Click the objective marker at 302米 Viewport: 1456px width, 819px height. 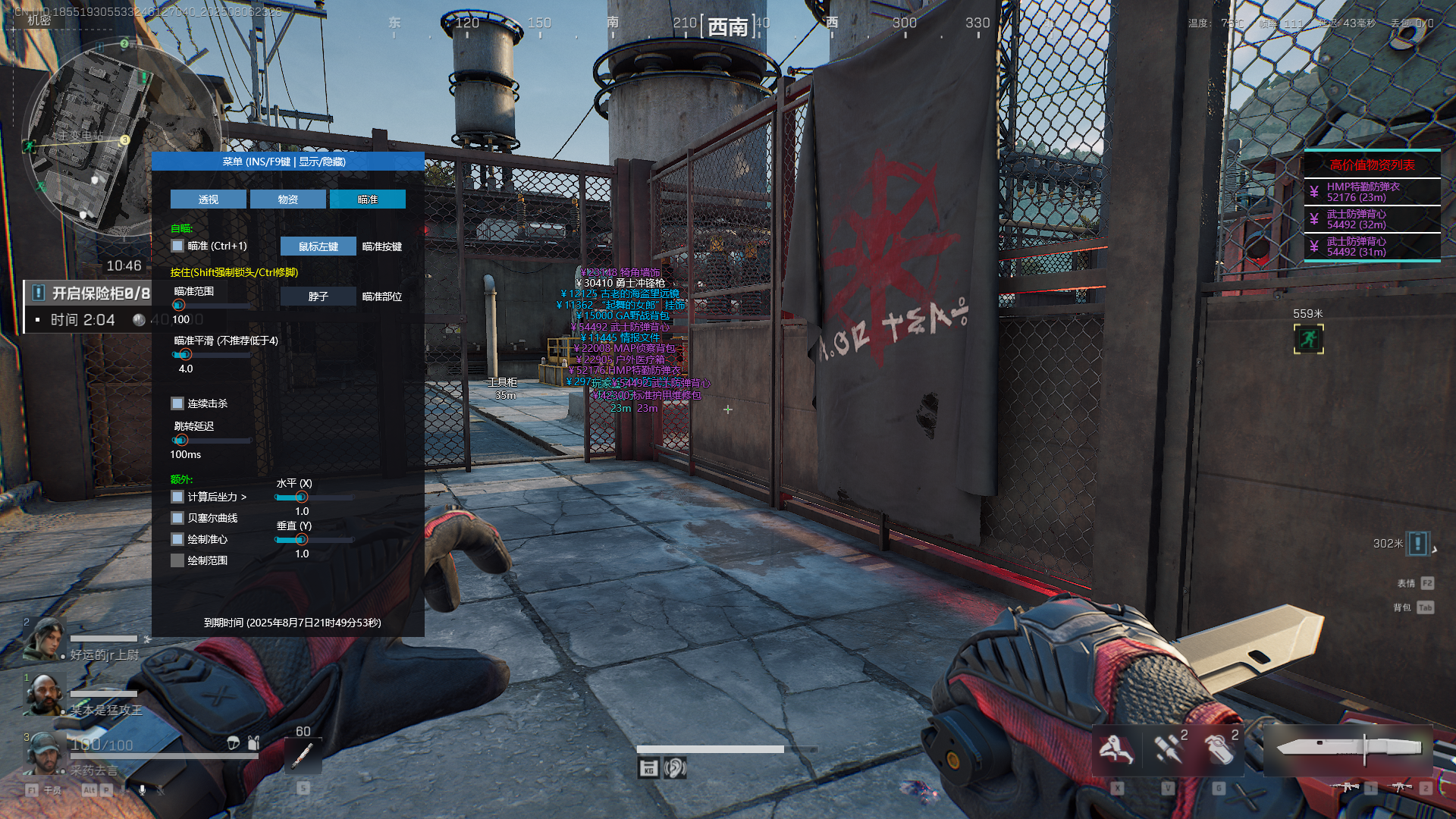tap(1417, 543)
